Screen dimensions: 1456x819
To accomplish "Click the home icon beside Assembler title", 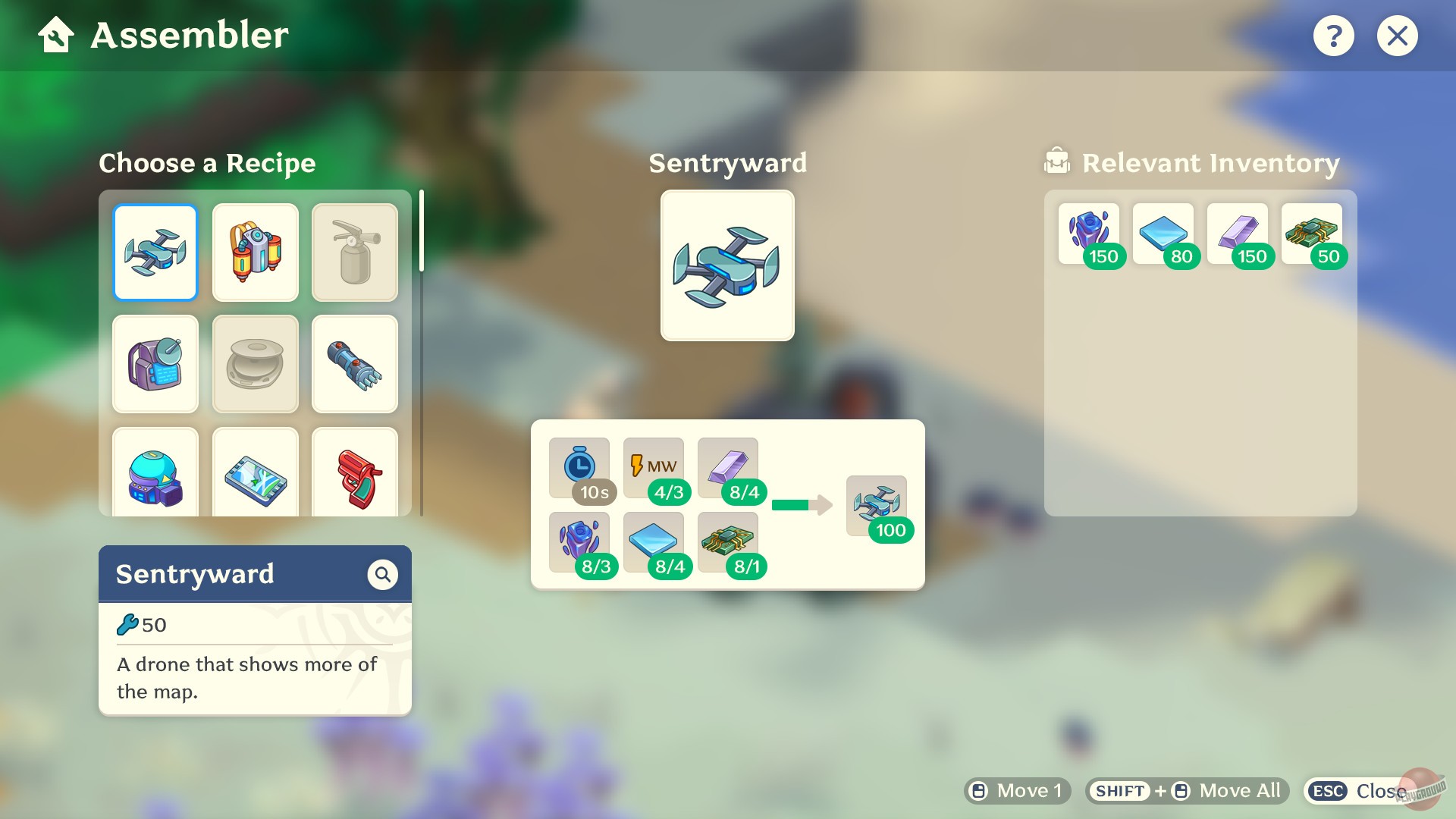I will [54, 34].
